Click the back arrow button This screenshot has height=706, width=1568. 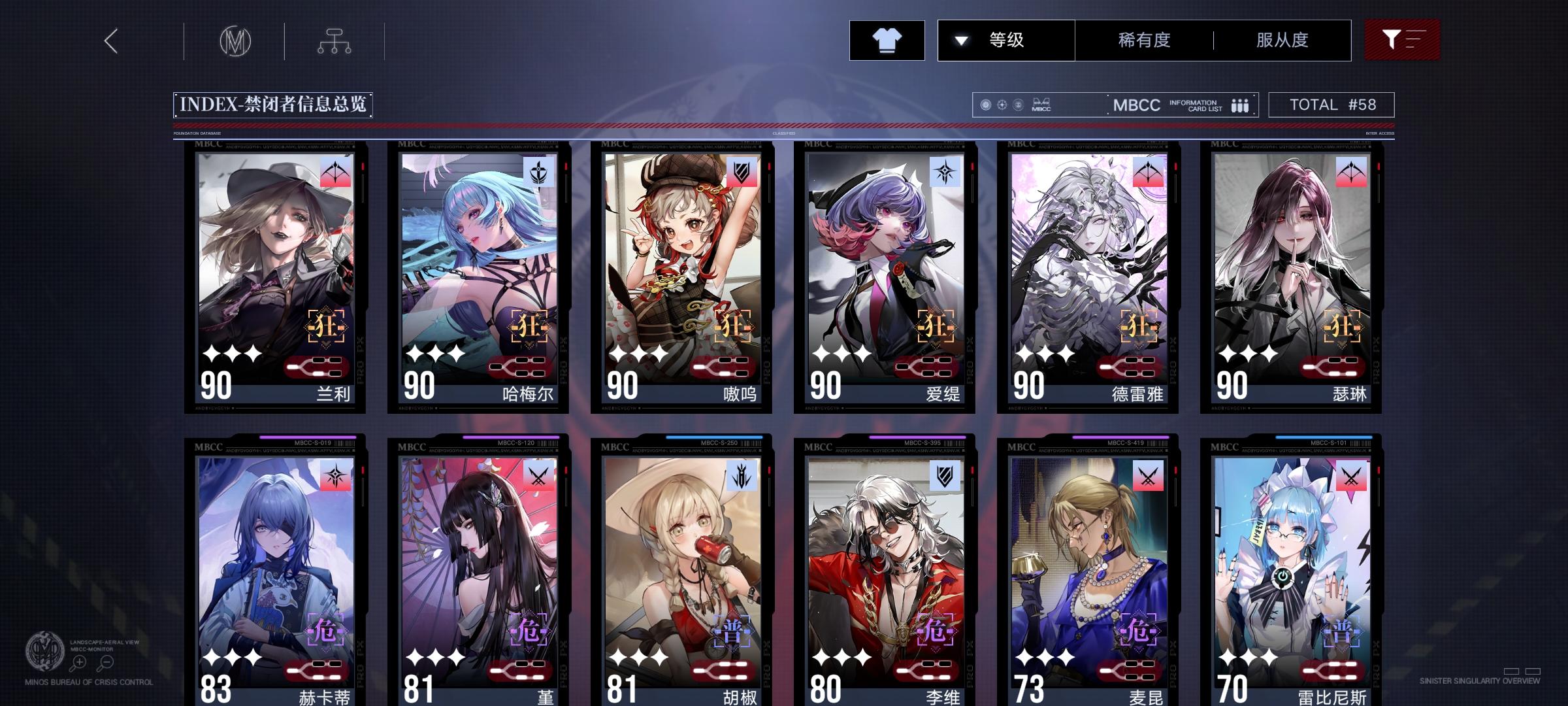pos(110,41)
